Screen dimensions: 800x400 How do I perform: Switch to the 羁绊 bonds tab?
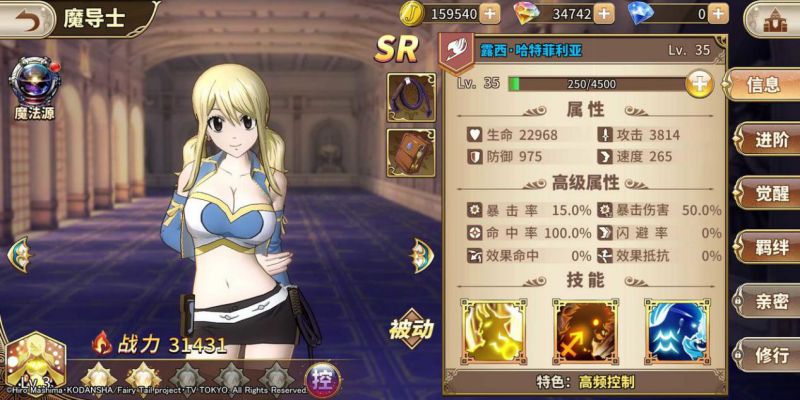click(768, 246)
